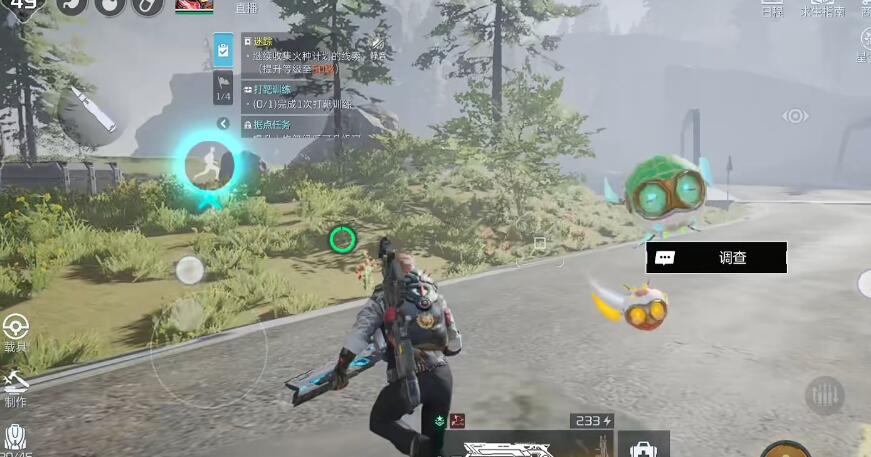Use the first-aid medkit slot
Image resolution: width=871 pixels, height=457 pixels.
tap(644, 447)
